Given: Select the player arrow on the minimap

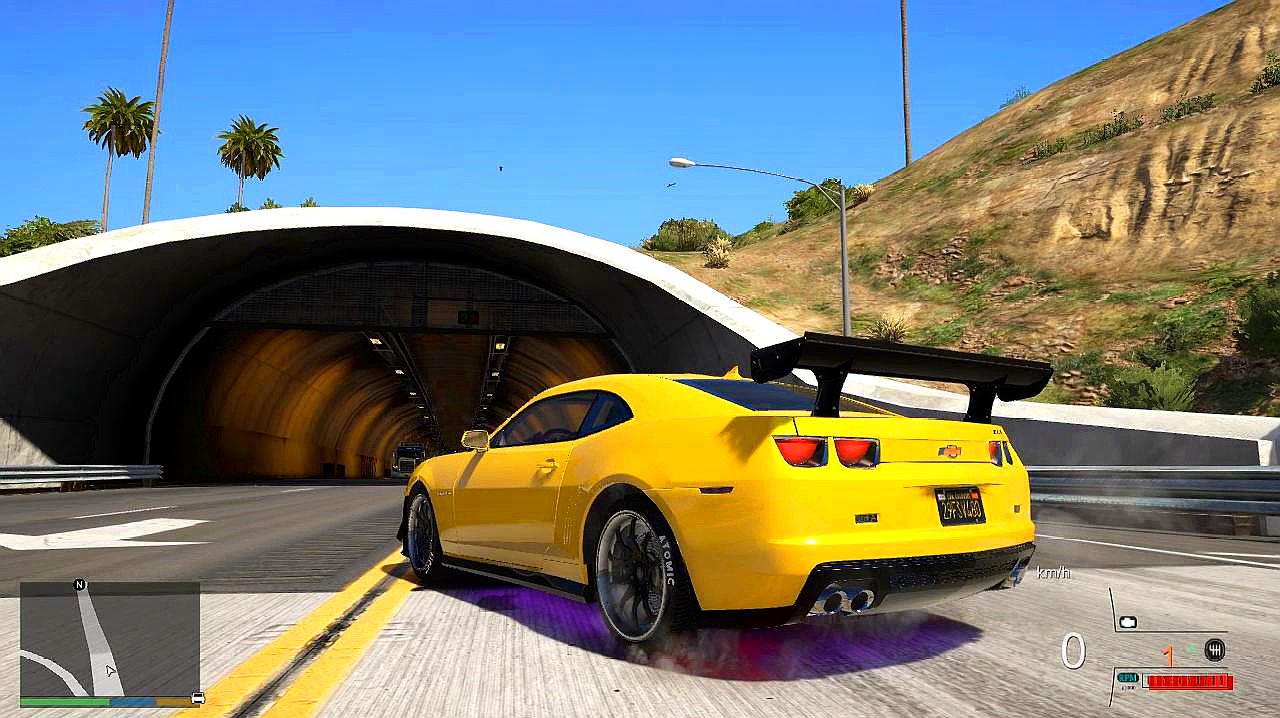Looking at the screenshot, I should (x=111, y=671).
